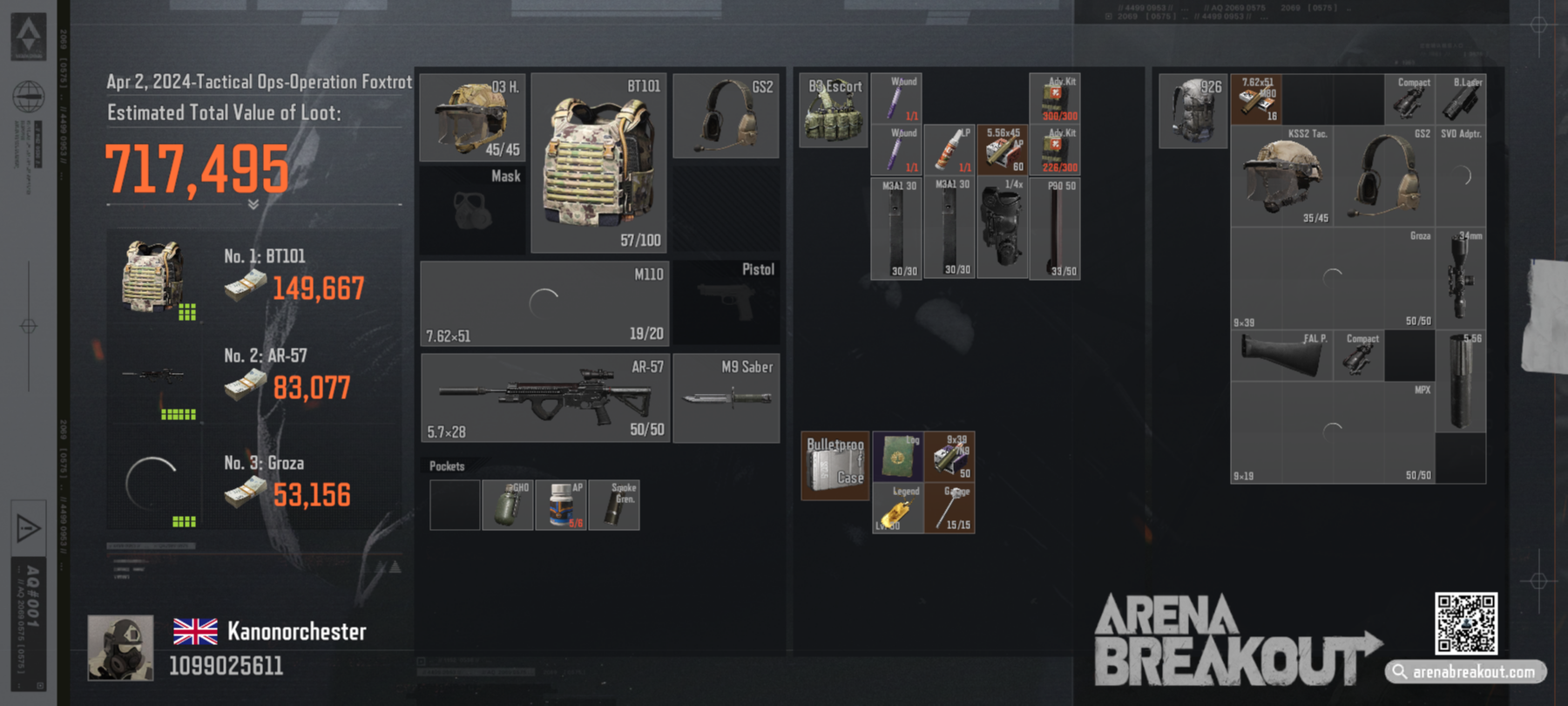Click the M110 rifle slot
1568x706 pixels.
click(544, 301)
